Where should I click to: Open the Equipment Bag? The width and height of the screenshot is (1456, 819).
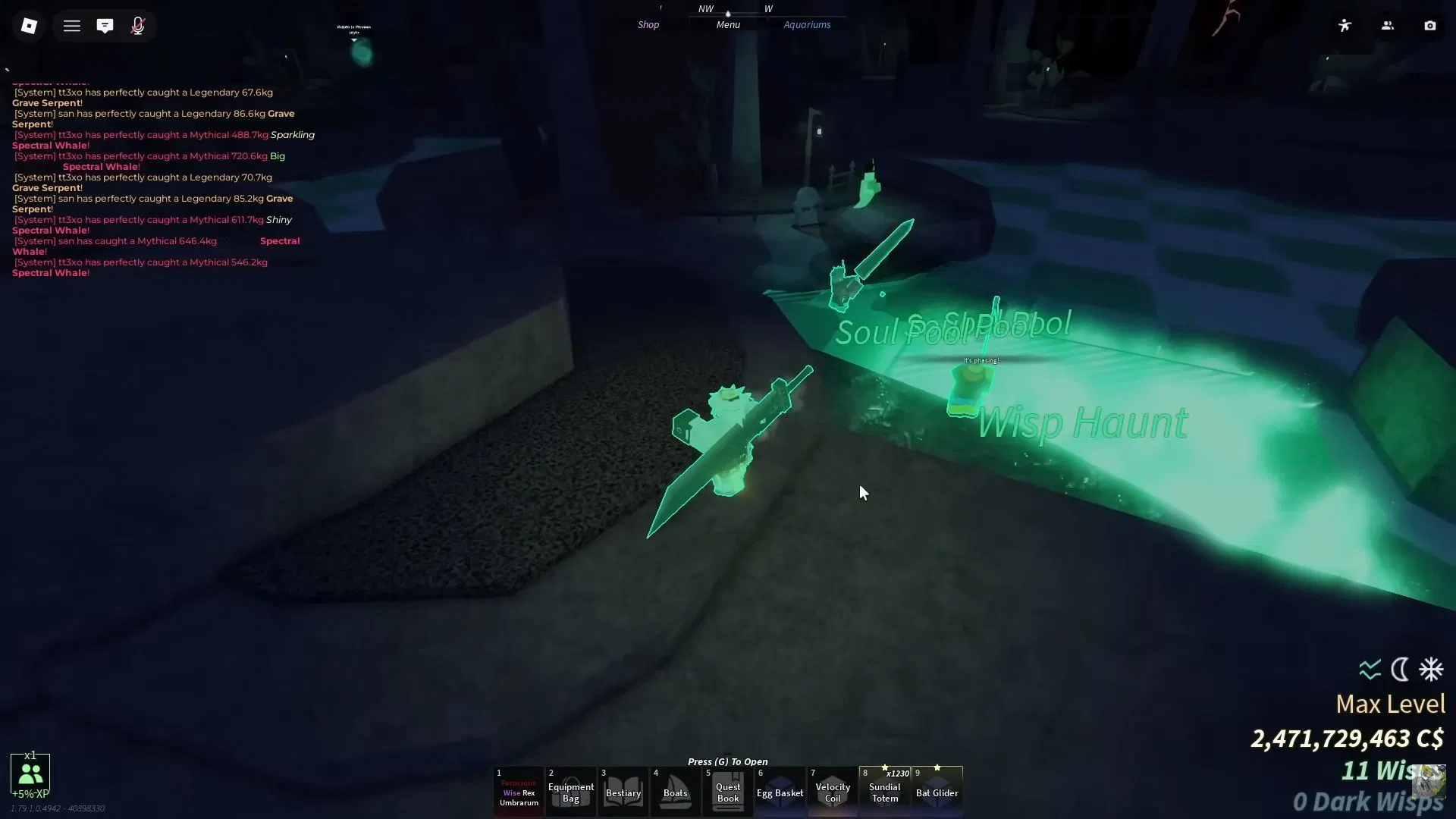[x=570, y=791]
